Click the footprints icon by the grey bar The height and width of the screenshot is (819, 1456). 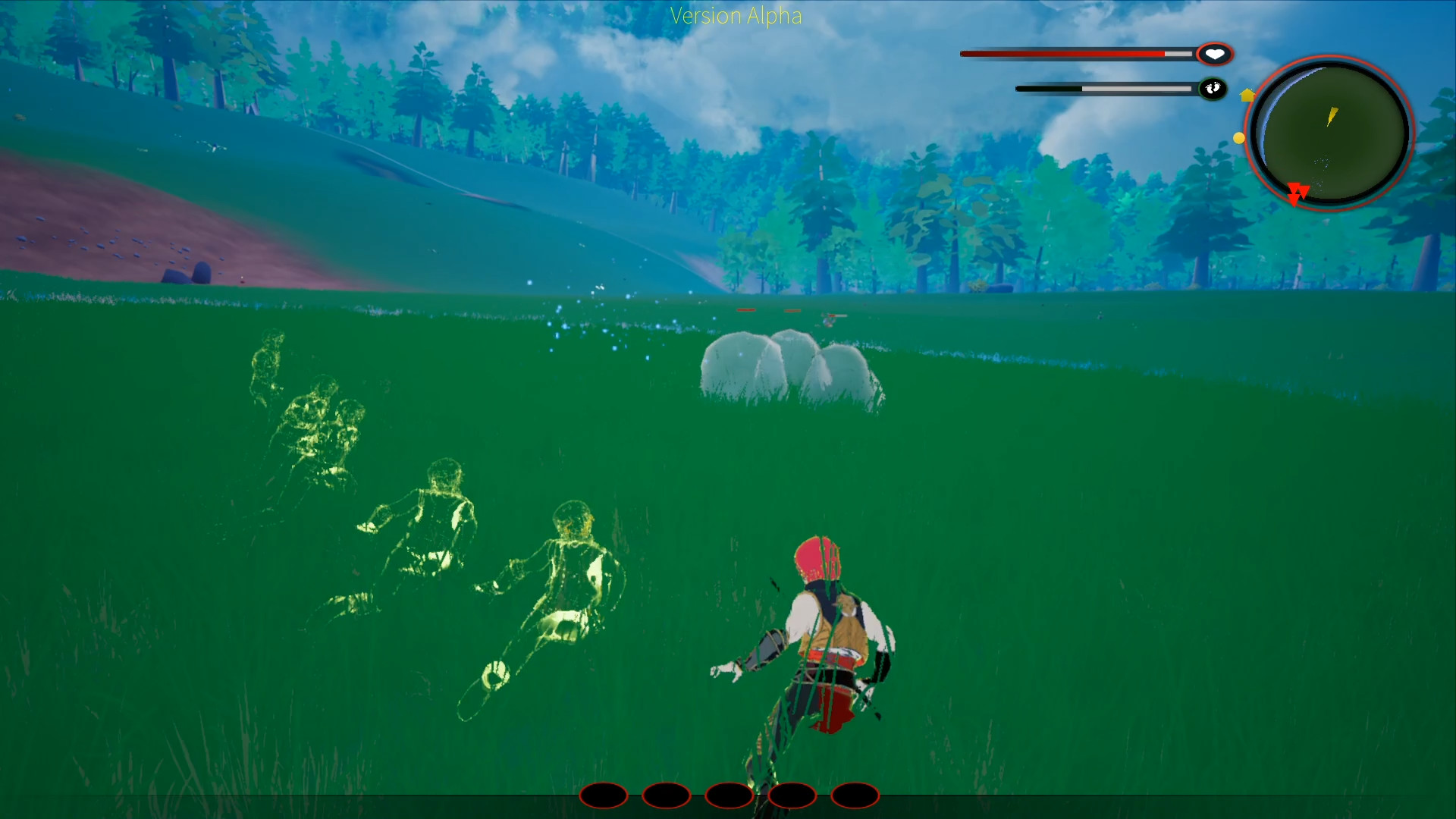(x=1213, y=89)
